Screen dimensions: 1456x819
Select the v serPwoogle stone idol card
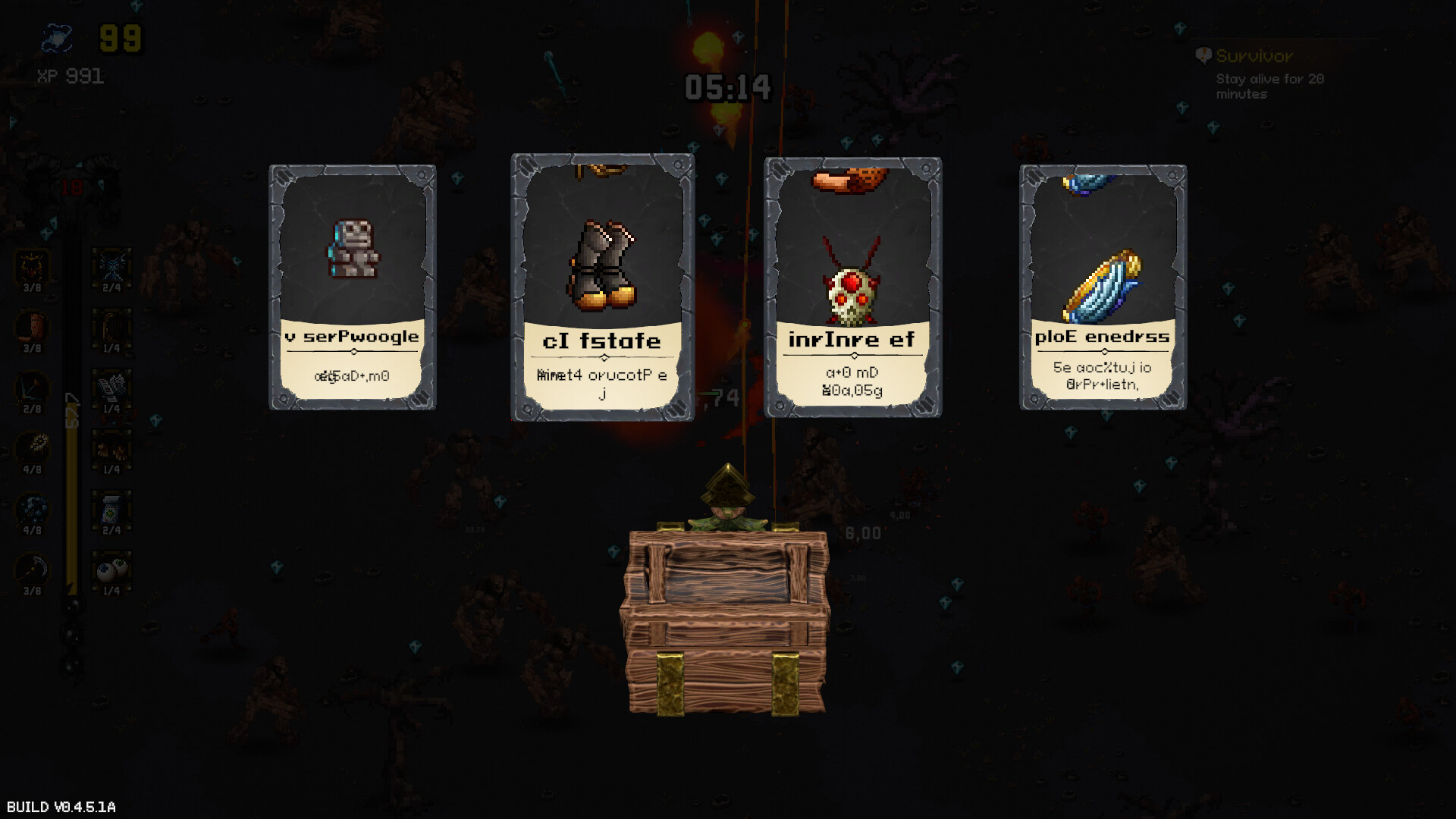tap(353, 284)
